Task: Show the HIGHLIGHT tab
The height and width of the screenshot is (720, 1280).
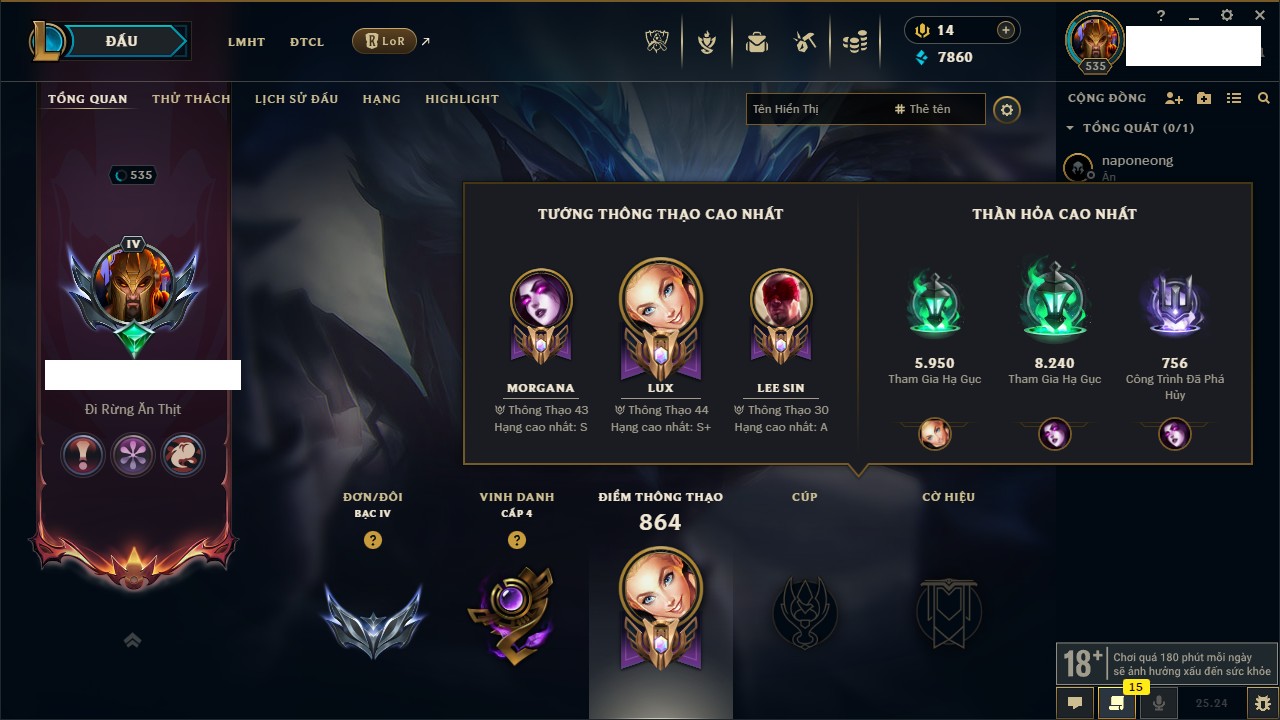Action: tap(461, 99)
